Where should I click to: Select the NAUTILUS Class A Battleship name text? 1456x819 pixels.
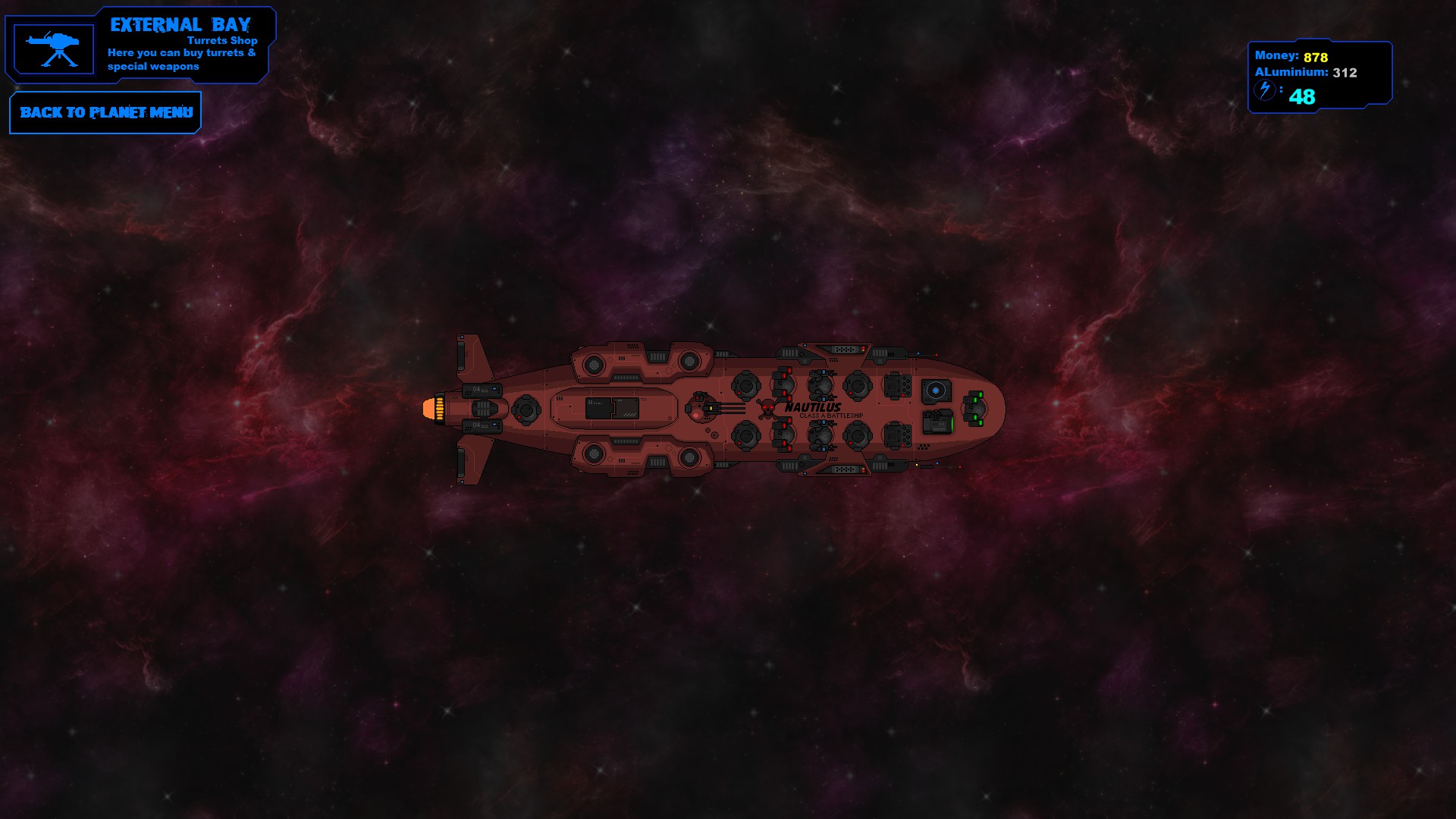tap(814, 408)
